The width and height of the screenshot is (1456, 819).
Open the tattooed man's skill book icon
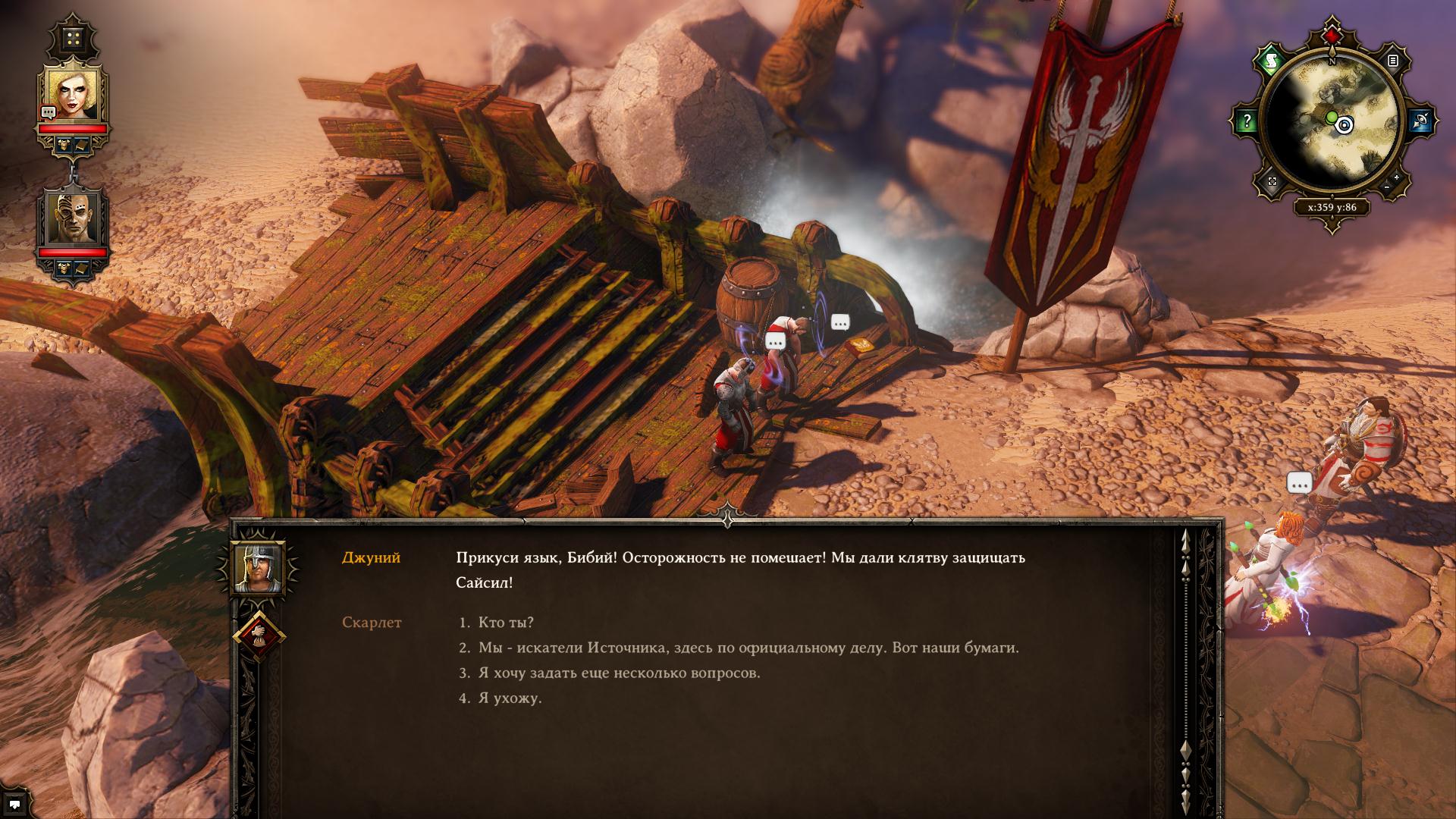click(x=82, y=267)
